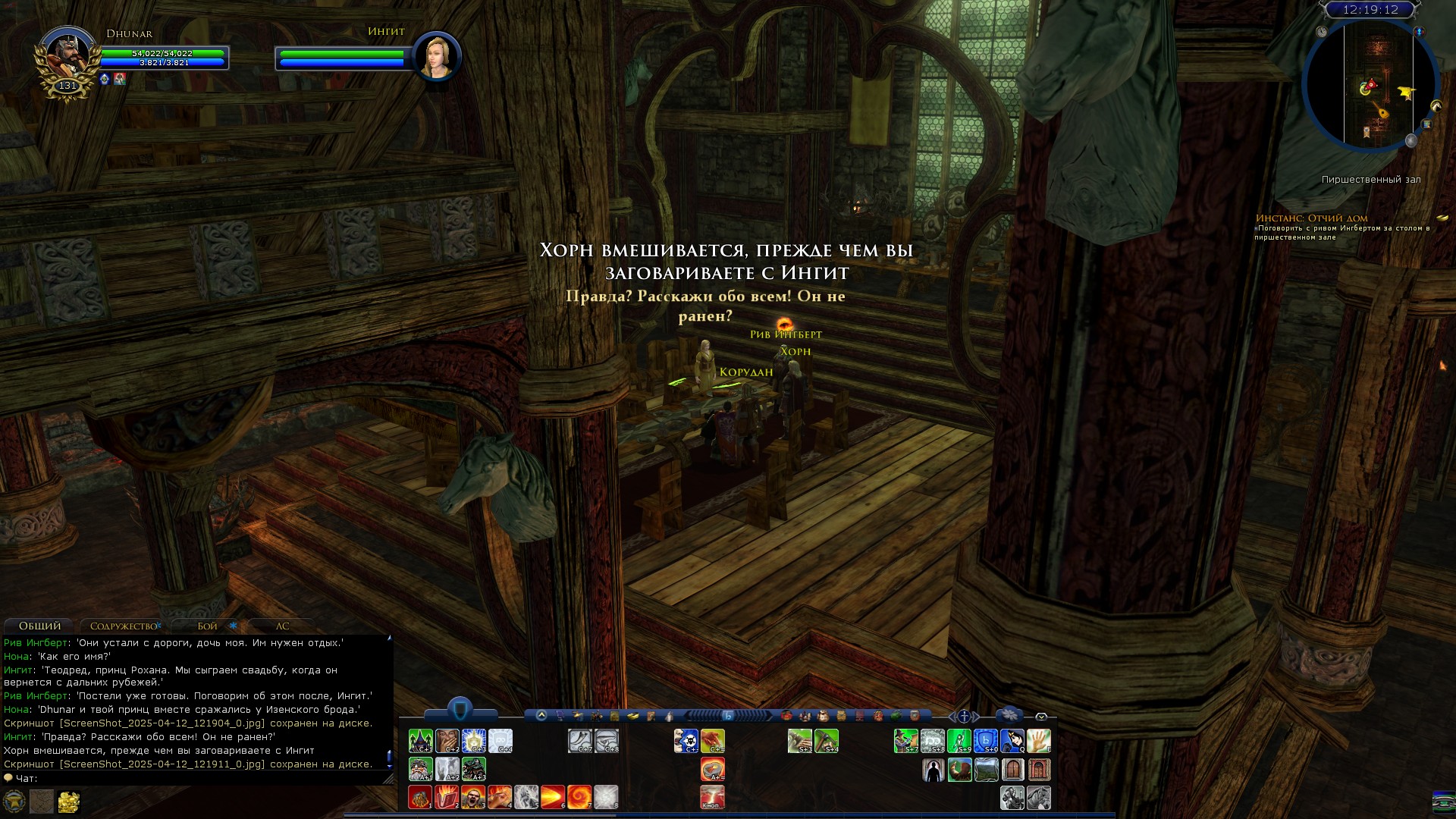Image resolution: width=1456 pixels, height=819 pixels.
Task: Open the Бой chat tab
Action: coord(207,626)
